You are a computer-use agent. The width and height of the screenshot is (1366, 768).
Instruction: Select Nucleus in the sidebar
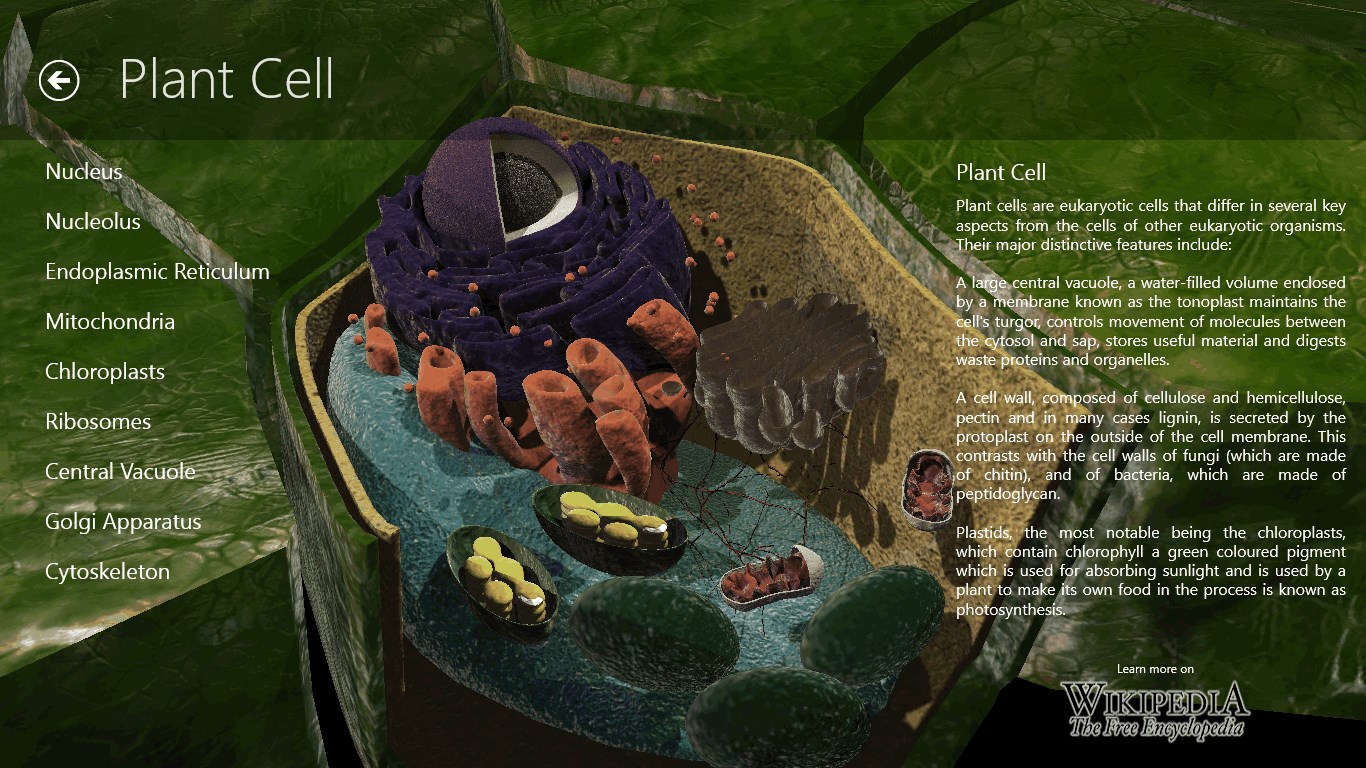click(x=83, y=171)
